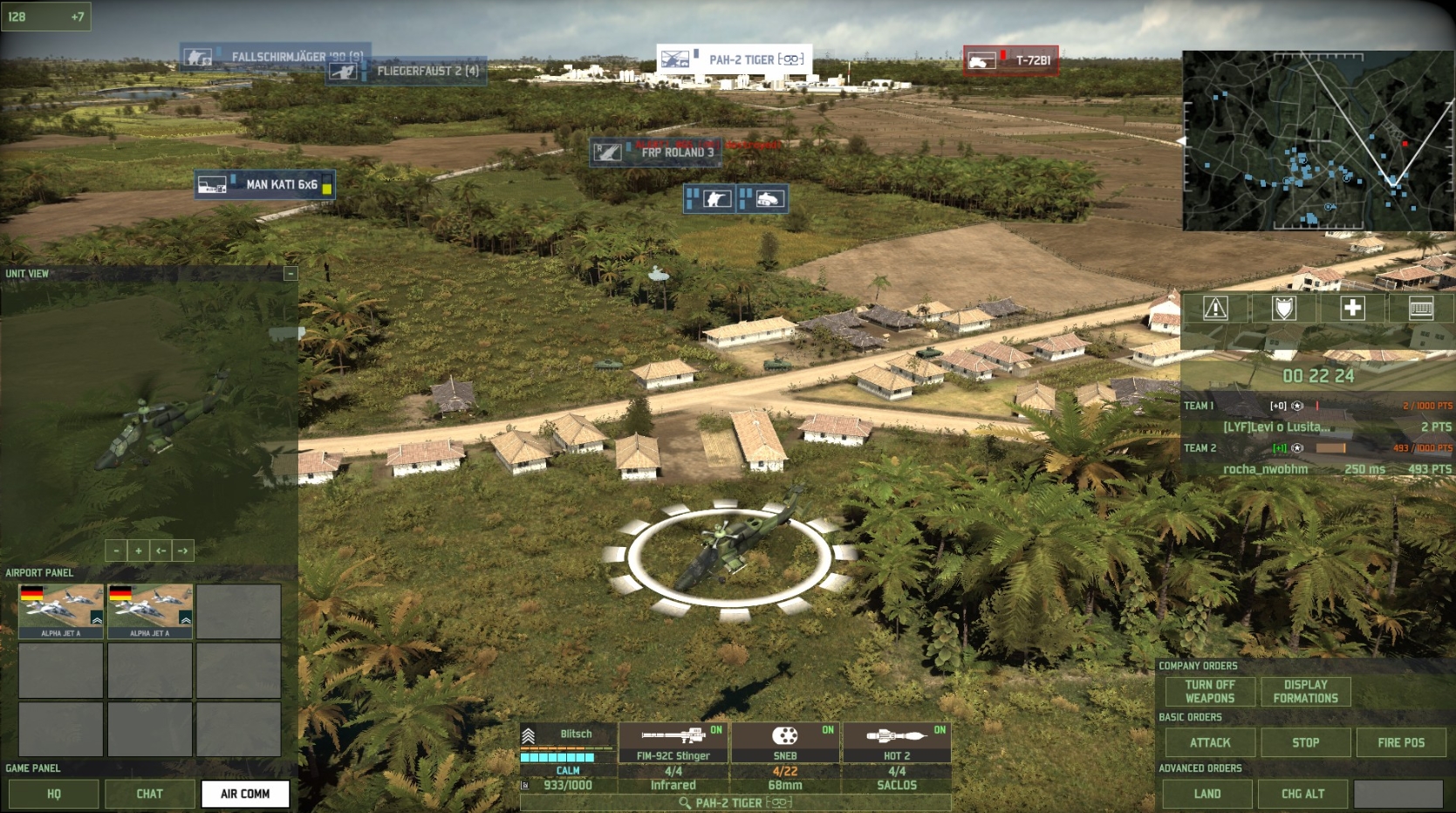Select the FIM-92C Stinger weapon icon
The width and height of the screenshot is (1456, 813).
pyautogui.click(x=672, y=737)
